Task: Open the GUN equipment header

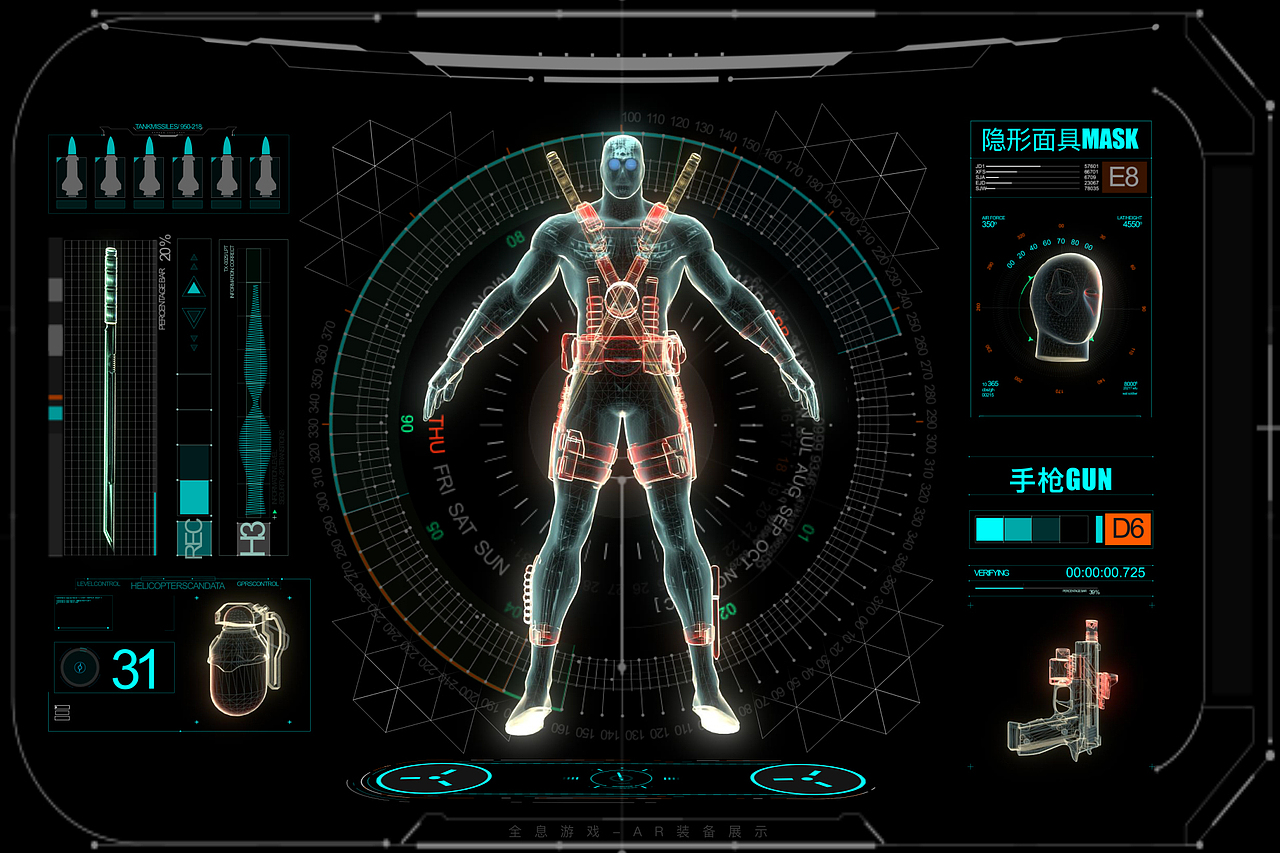Action: 1060,480
